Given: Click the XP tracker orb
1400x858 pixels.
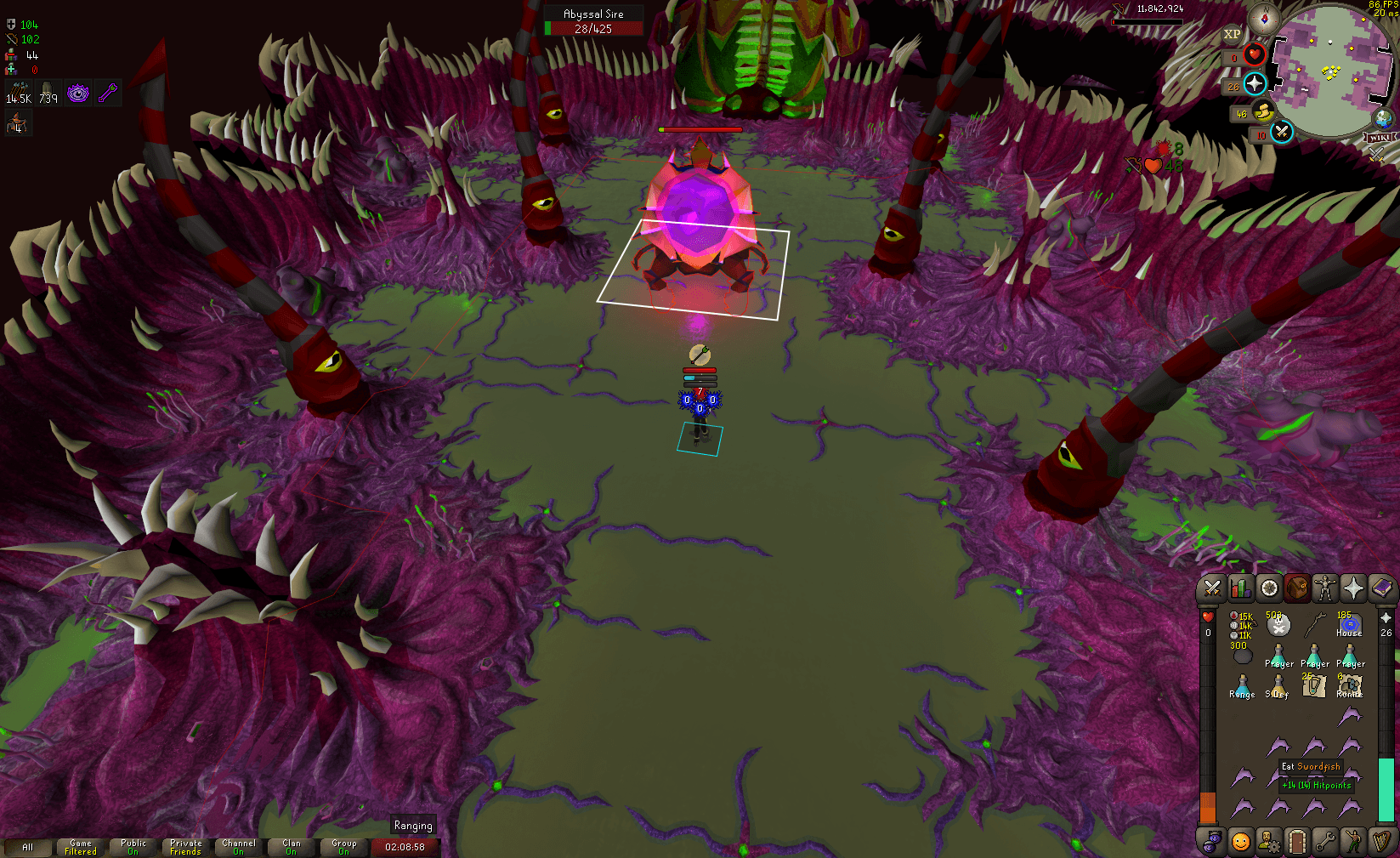Looking at the screenshot, I should click(x=1233, y=35).
